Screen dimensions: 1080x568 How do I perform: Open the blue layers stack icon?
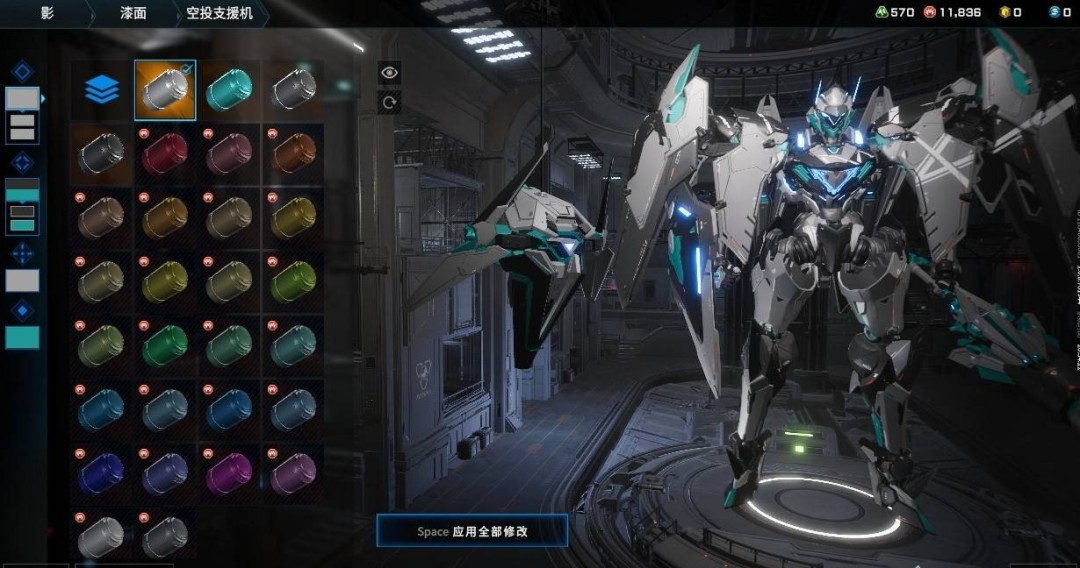[101, 91]
